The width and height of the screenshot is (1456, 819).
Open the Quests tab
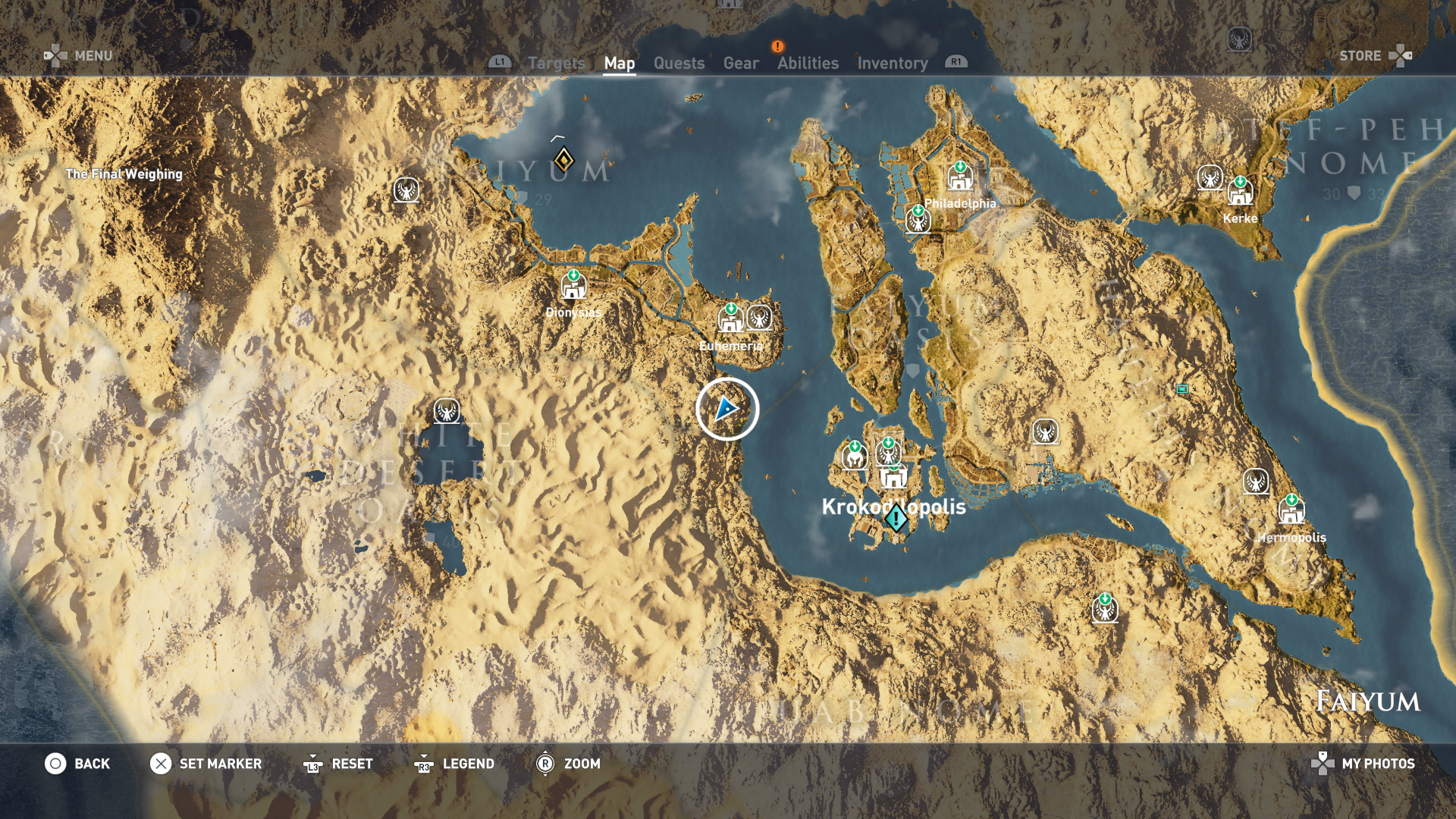pos(679,64)
